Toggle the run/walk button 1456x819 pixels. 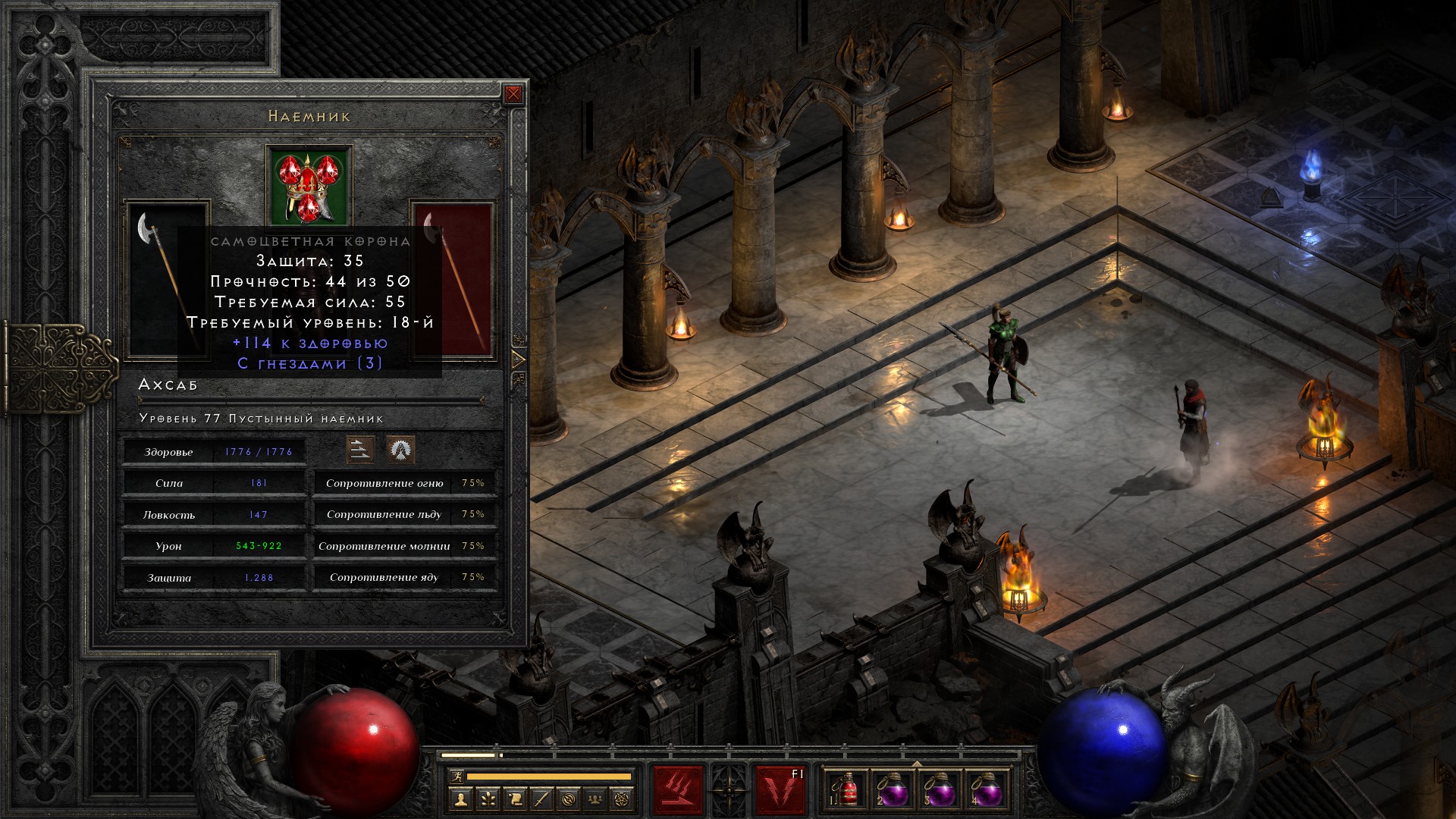456,776
